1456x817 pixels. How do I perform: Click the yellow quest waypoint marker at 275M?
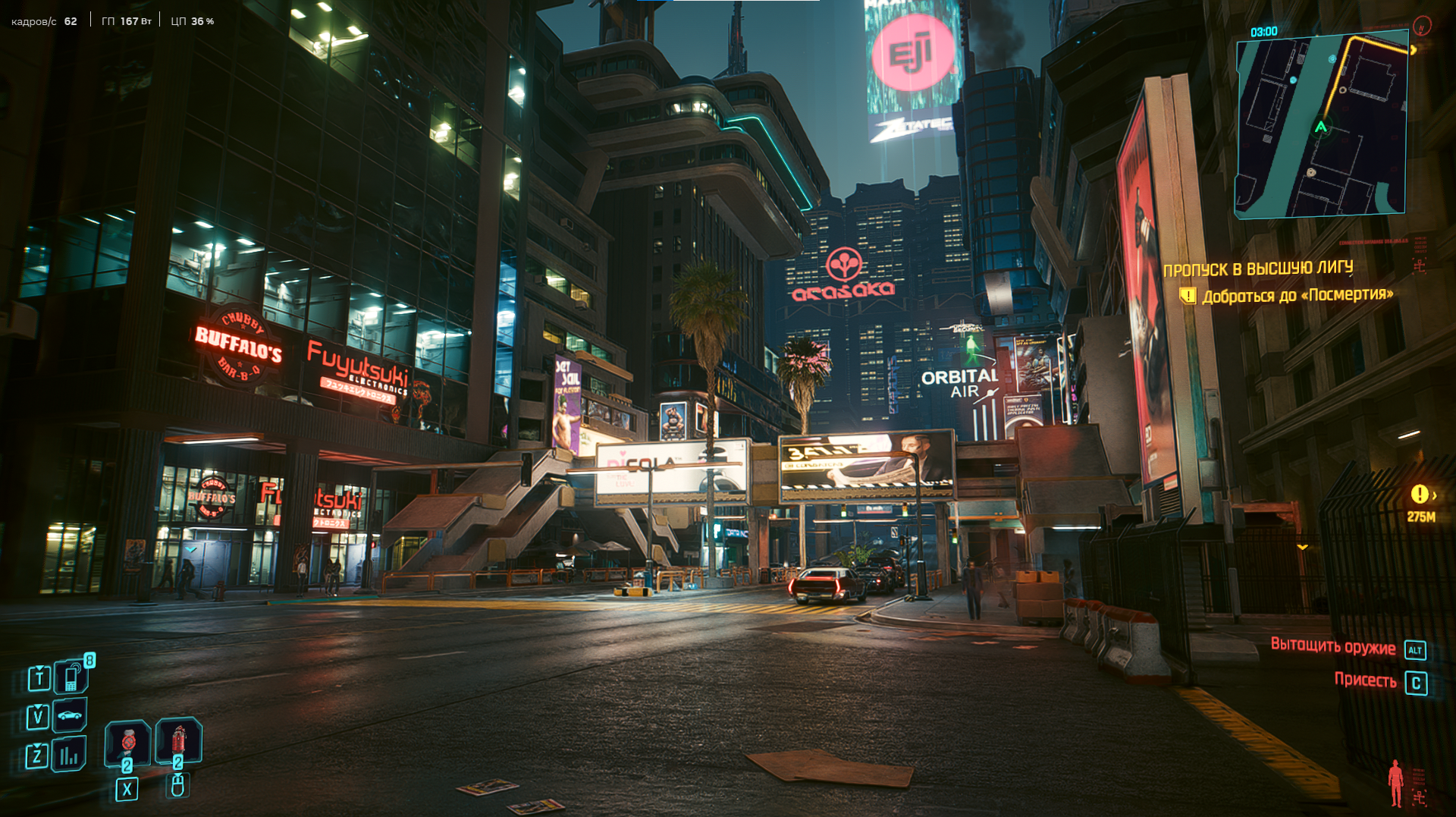click(1420, 495)
